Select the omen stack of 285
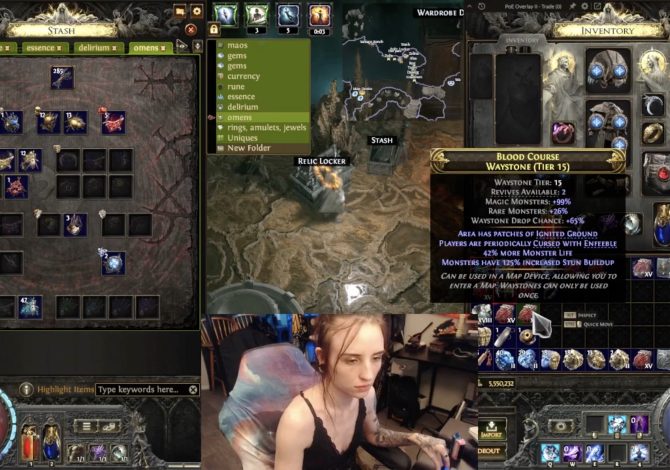Image resolution: width=670 pixels, height=470 pixels. 62,77
